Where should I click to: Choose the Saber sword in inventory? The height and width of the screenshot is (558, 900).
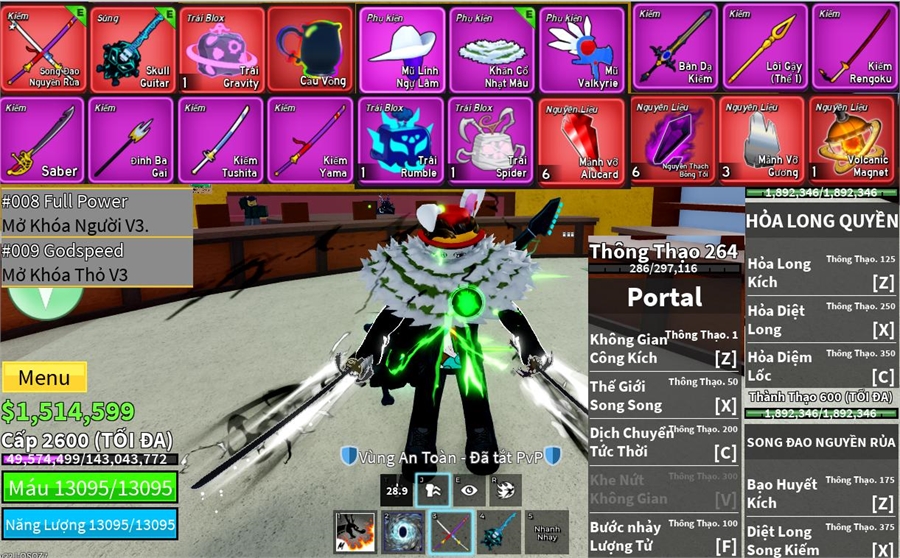[42, 139]
